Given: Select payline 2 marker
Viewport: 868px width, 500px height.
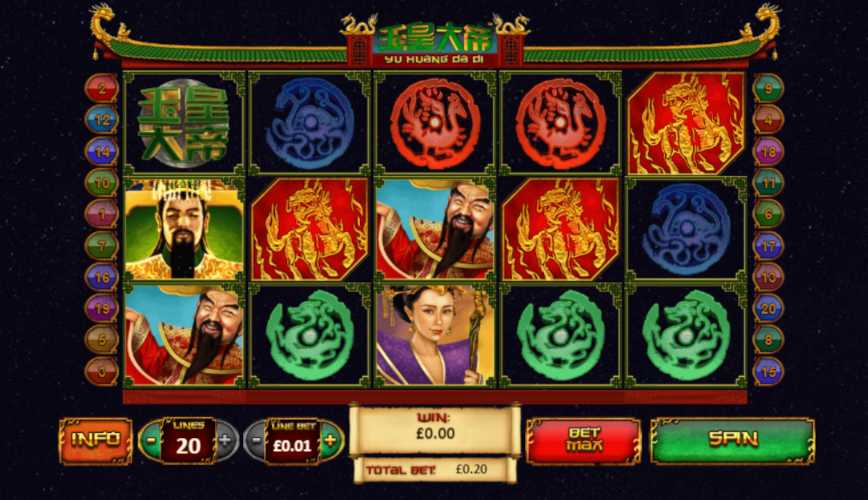Looking at the screenshot, I should [101, 88].
